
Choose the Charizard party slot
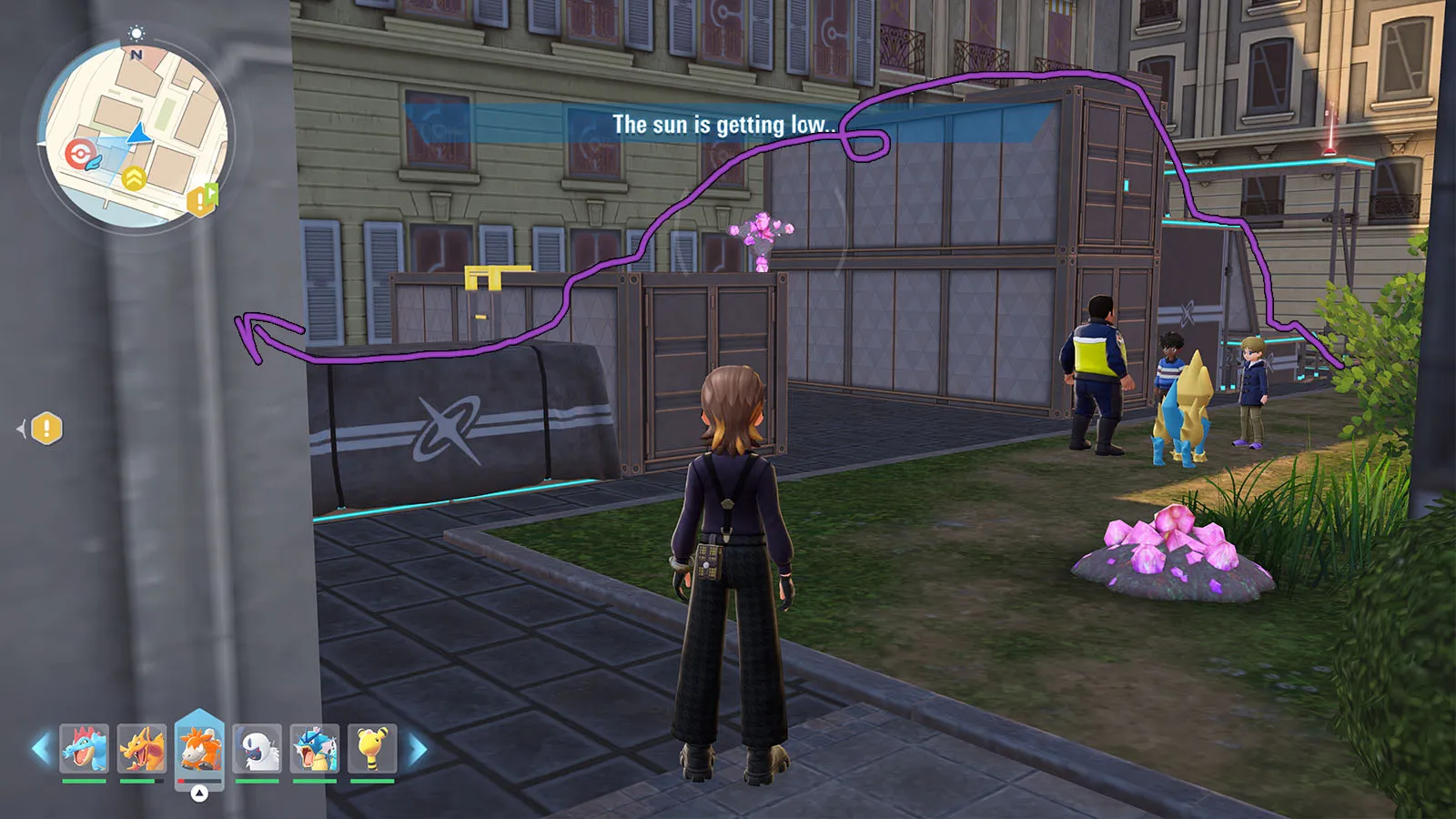point(142,748)
